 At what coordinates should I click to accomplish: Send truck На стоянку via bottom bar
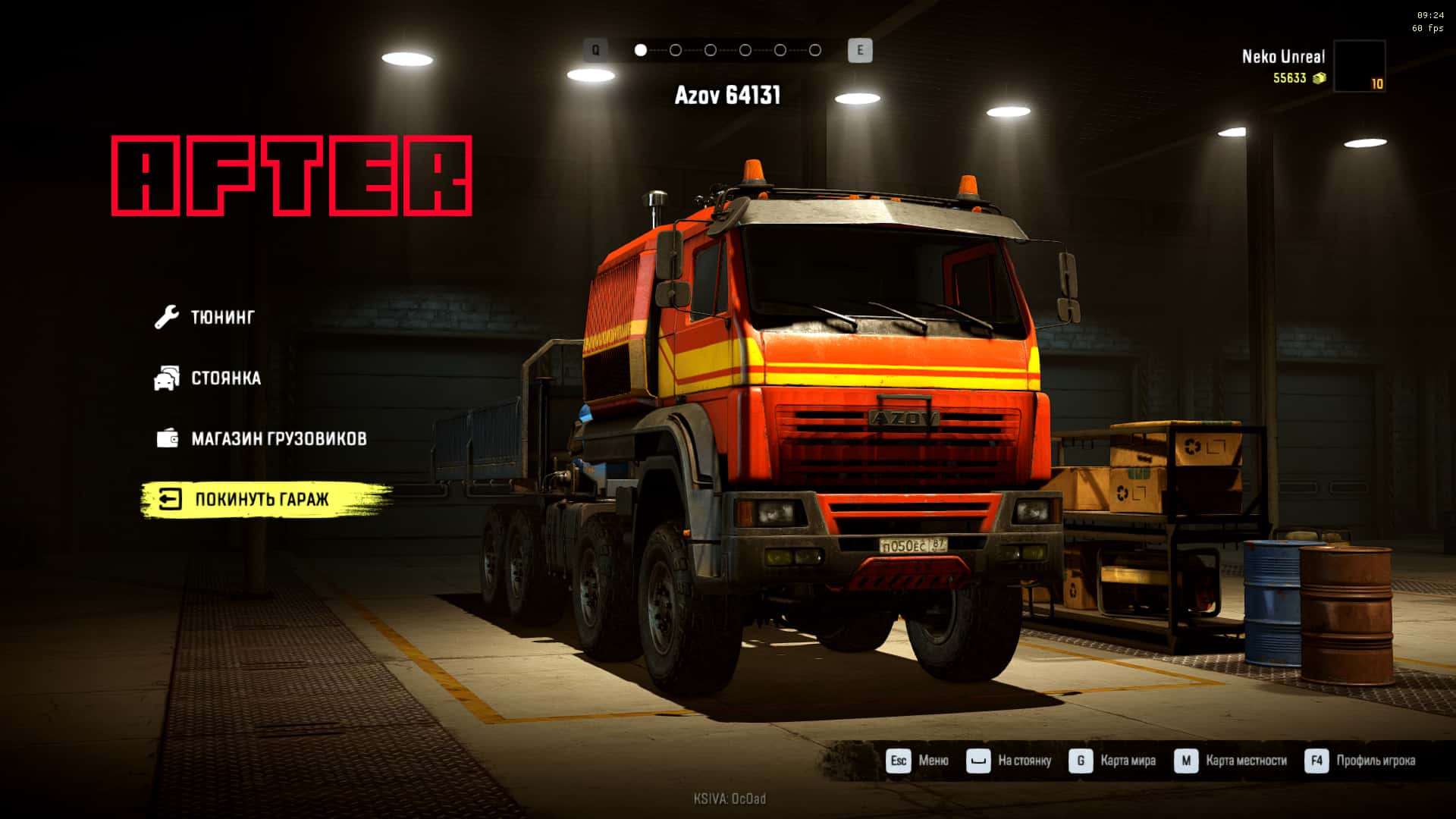tap(1010, 761)
